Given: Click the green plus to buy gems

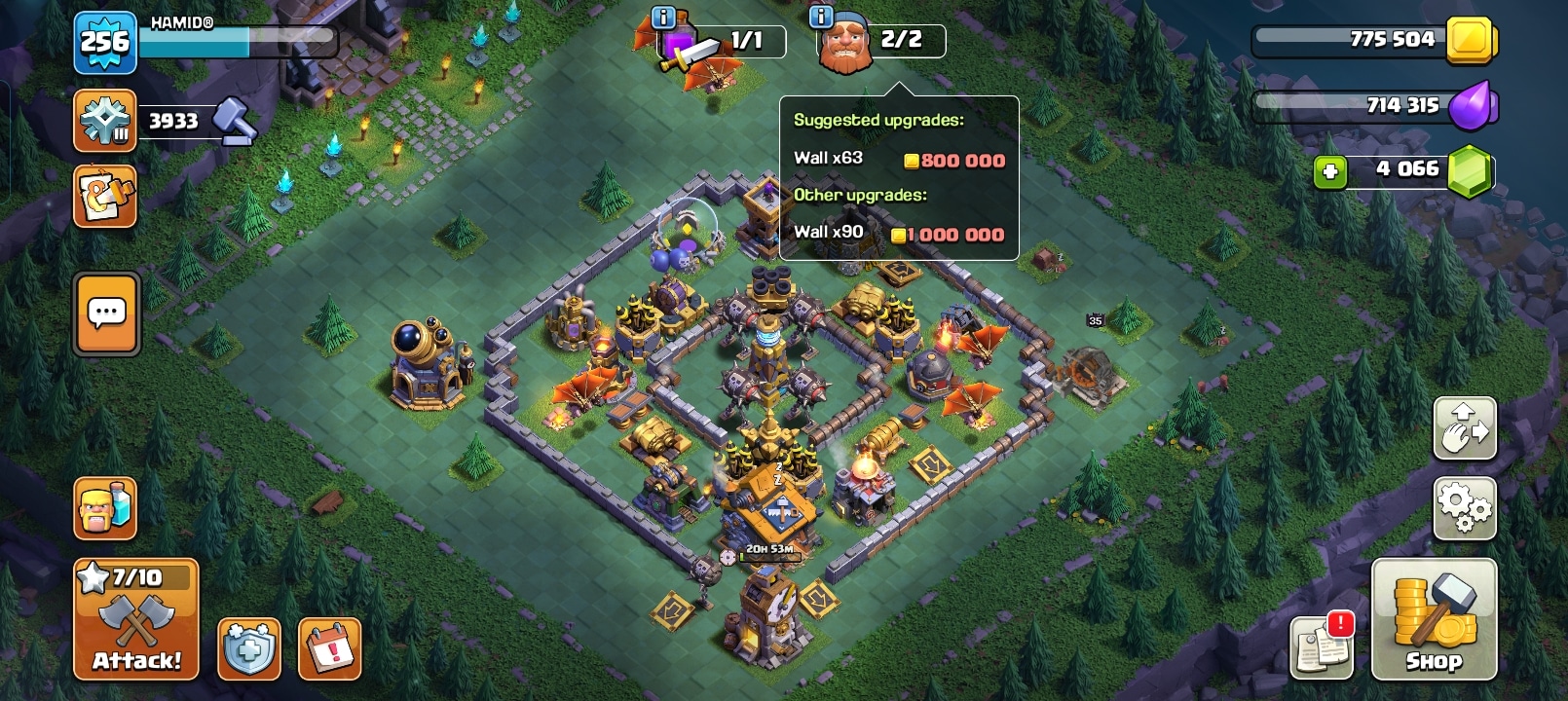Looking at the screenshot, I should [1329, 171].
